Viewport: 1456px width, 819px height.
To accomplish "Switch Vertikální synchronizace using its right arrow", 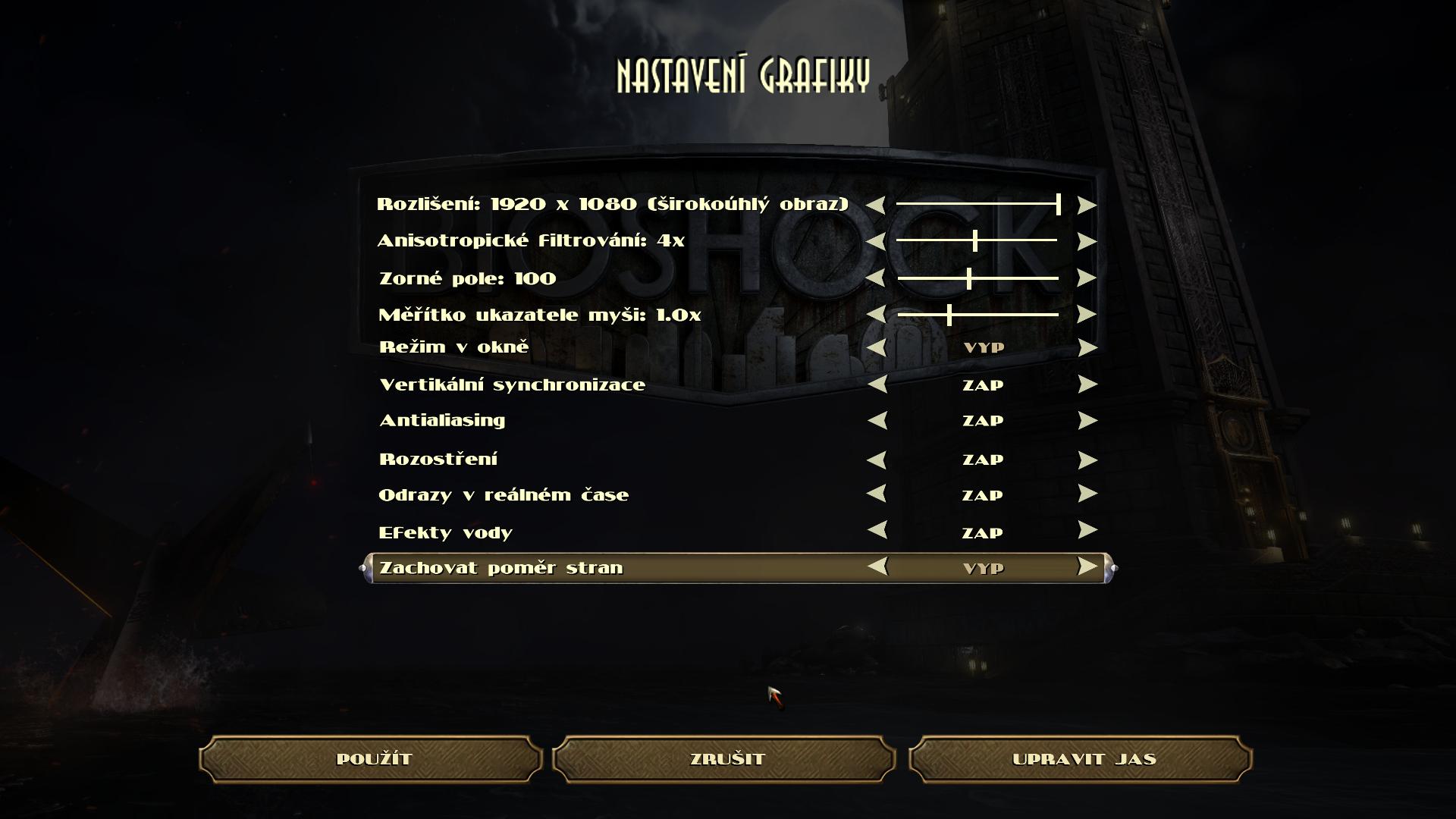I will [x=1087, y=384].
